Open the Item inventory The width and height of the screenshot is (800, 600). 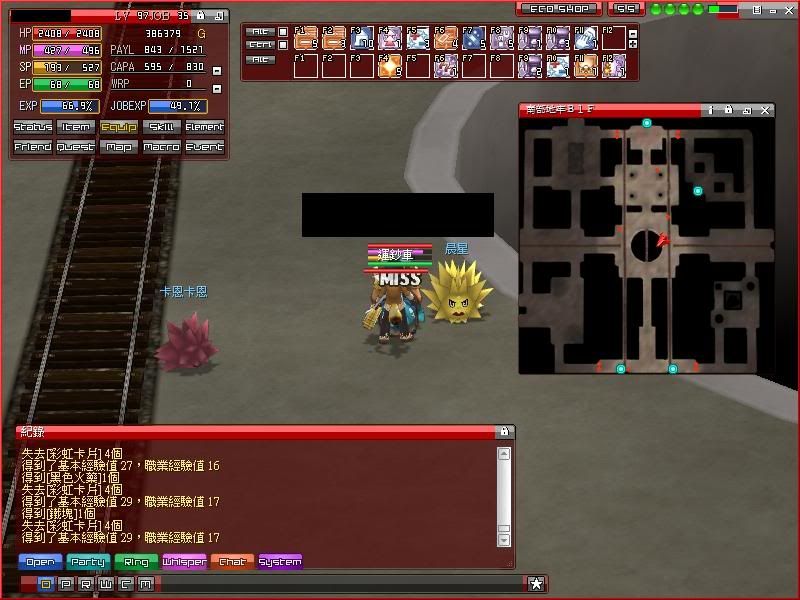[x=76, y=127]
